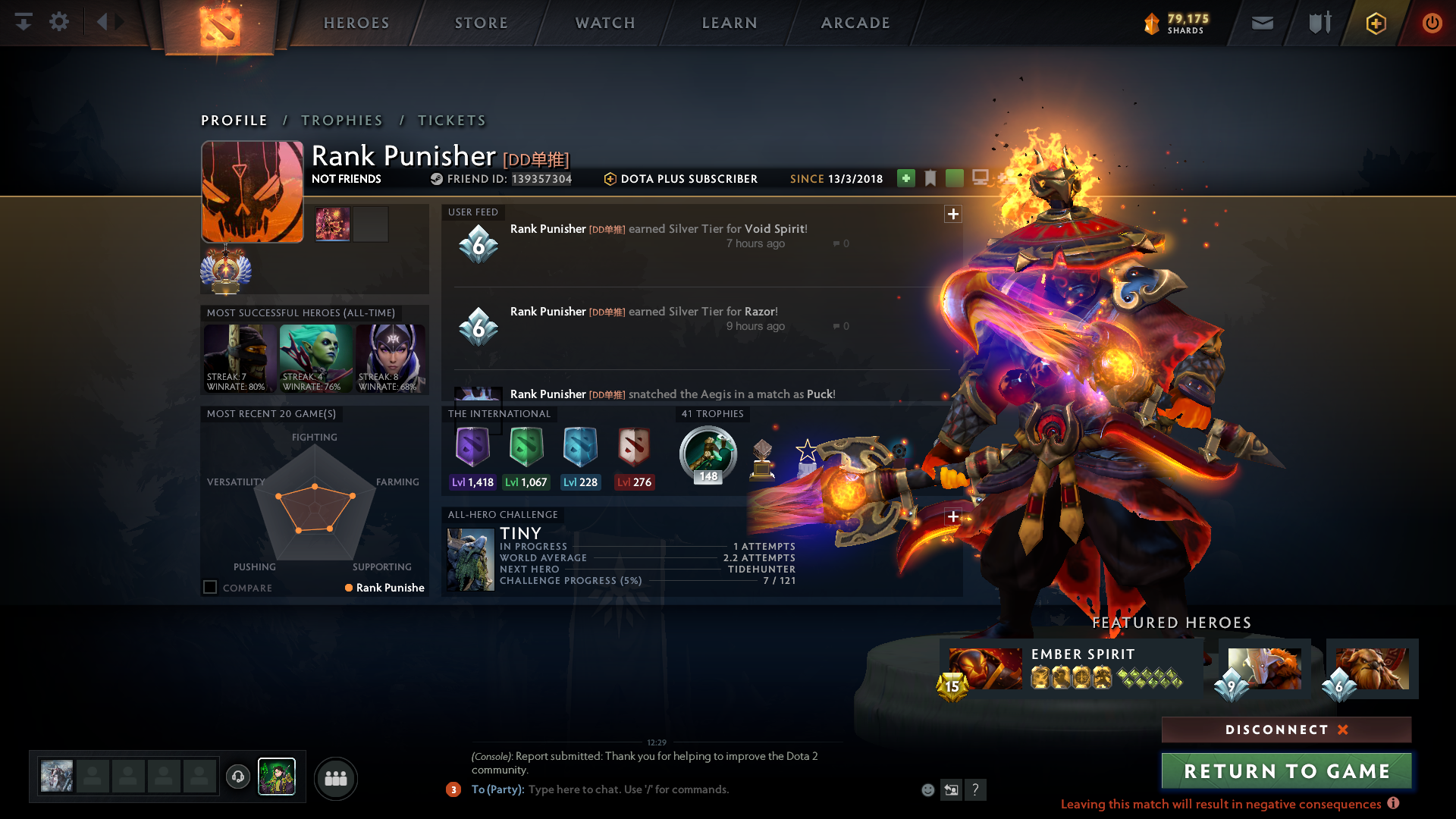The height and width of the screenshot is (819, 1456).
Task: Expand the User Feed panel
Action: (x=953, y=214)
